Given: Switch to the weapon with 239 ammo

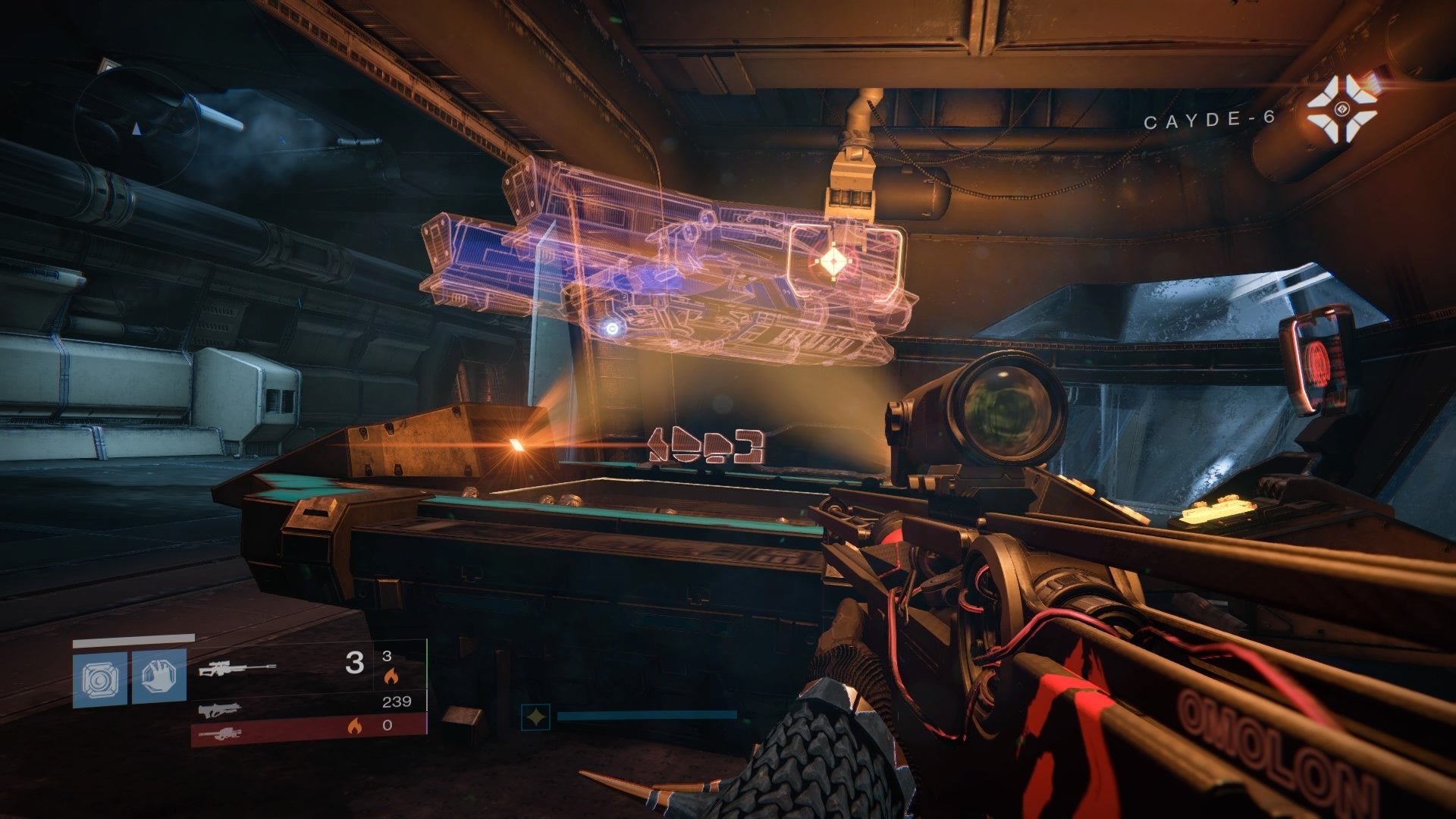Looking at the screenshot, I should (221, 710).
